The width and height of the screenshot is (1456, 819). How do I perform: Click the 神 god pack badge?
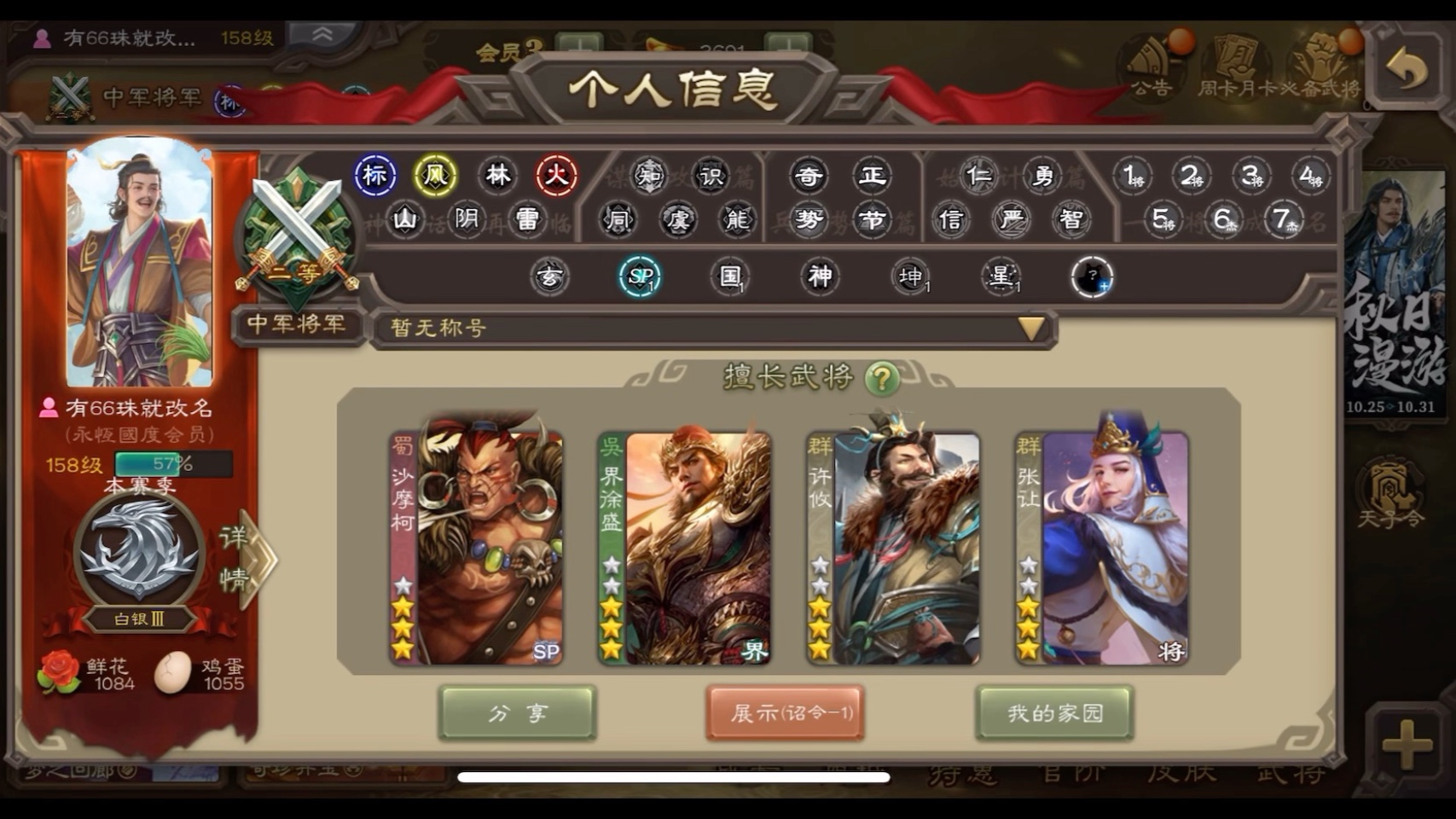(x=820, y=276)
